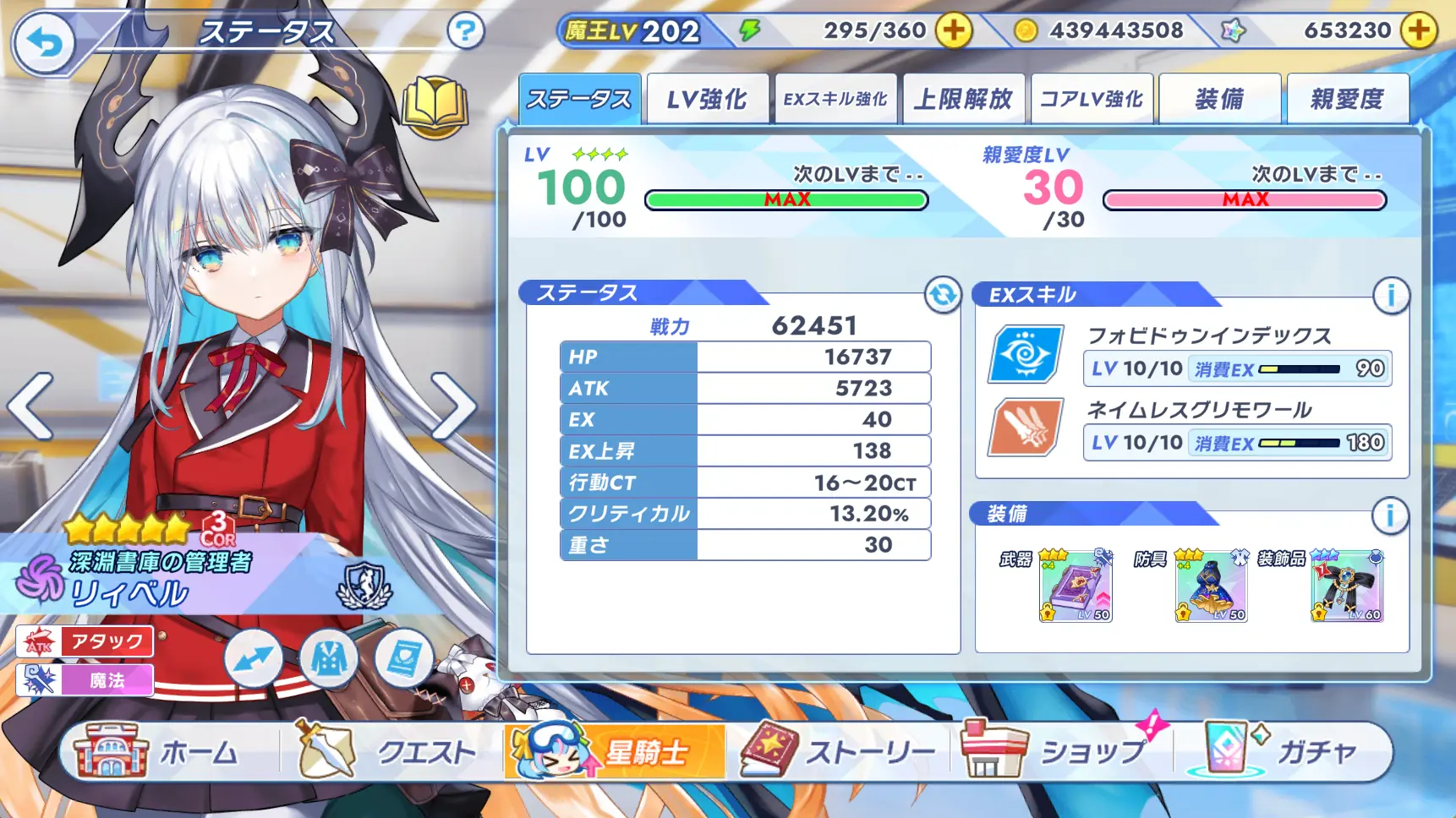Image resolution: width=1456 pixels, height=818 pixels.
Task: Select the equipped armor slot
Action: 1211,585
